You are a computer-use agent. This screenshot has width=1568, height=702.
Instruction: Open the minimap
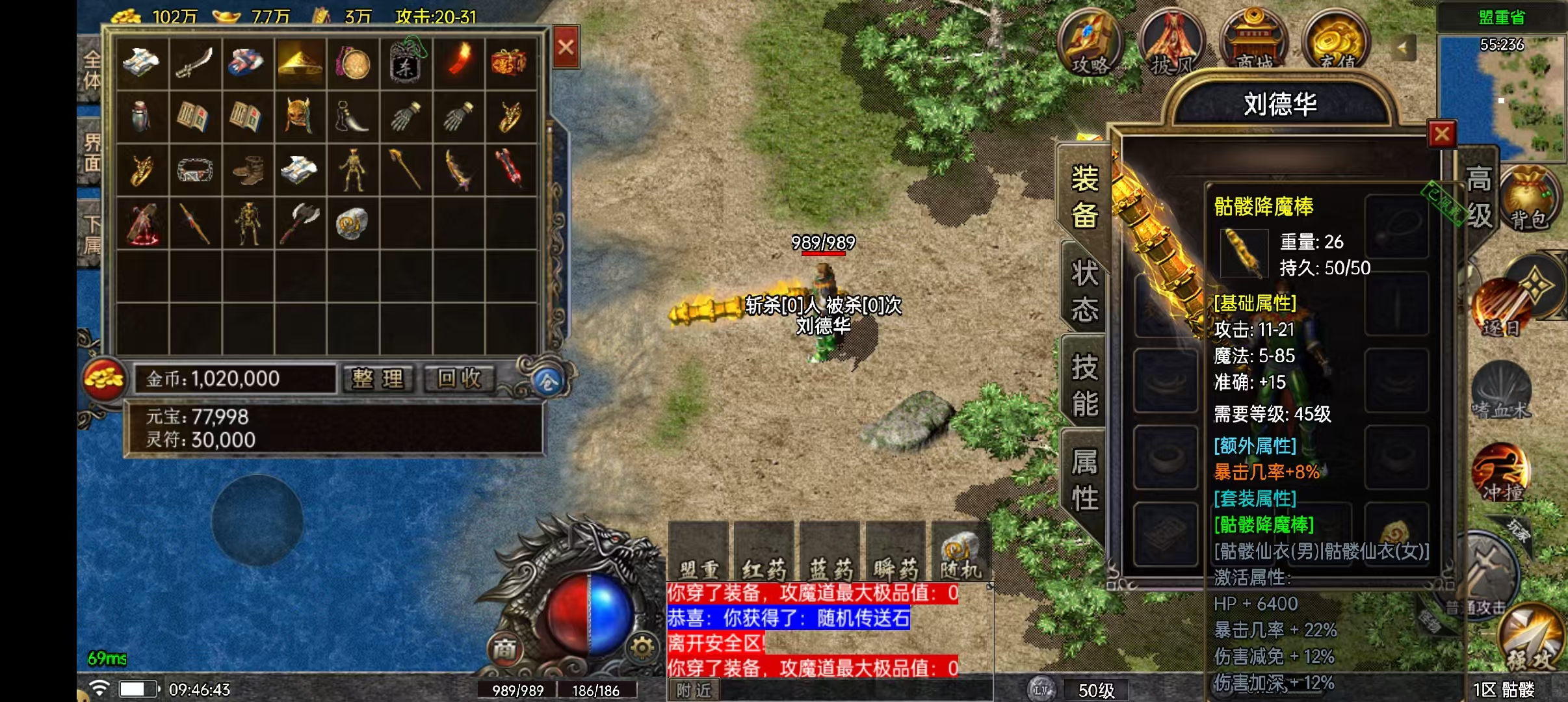1500,97
